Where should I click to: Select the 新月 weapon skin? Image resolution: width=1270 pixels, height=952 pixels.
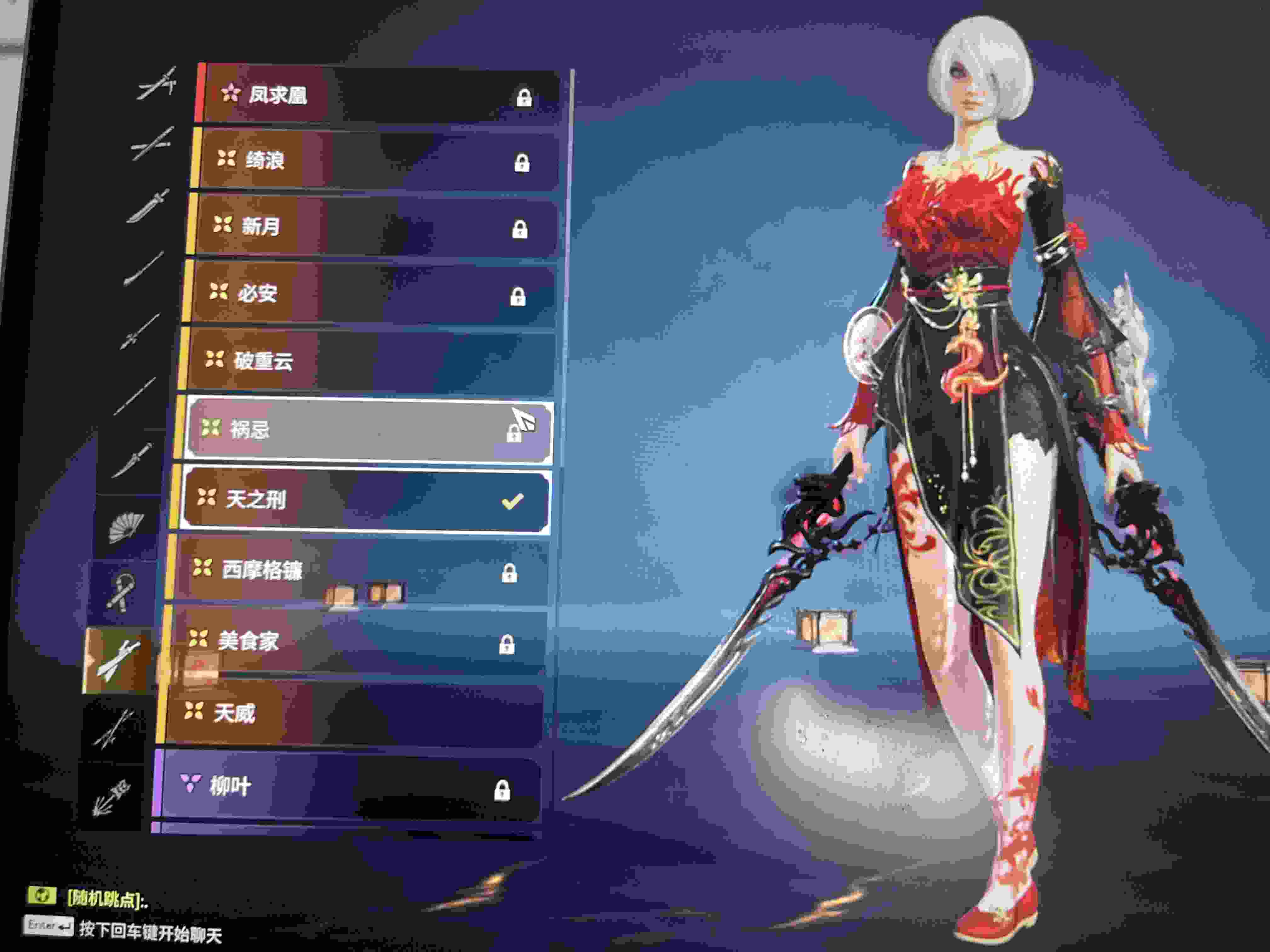coord(373,227)
